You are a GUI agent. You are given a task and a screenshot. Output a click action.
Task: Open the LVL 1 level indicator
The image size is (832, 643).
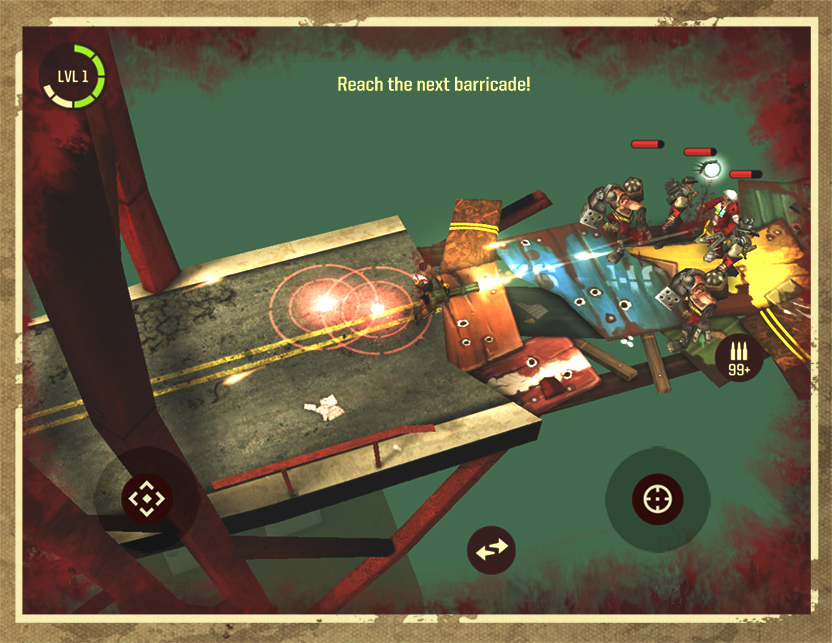(x=71, y=76)
